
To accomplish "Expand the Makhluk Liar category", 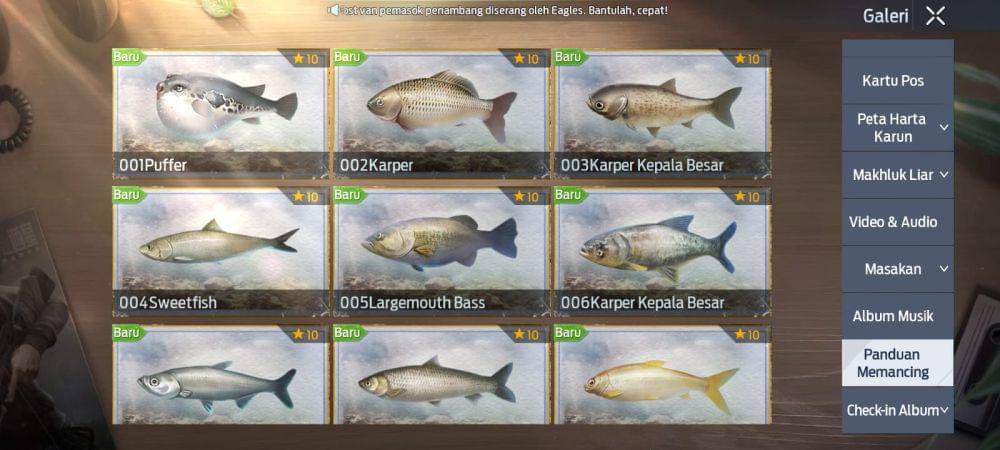I will click(897, 175).
